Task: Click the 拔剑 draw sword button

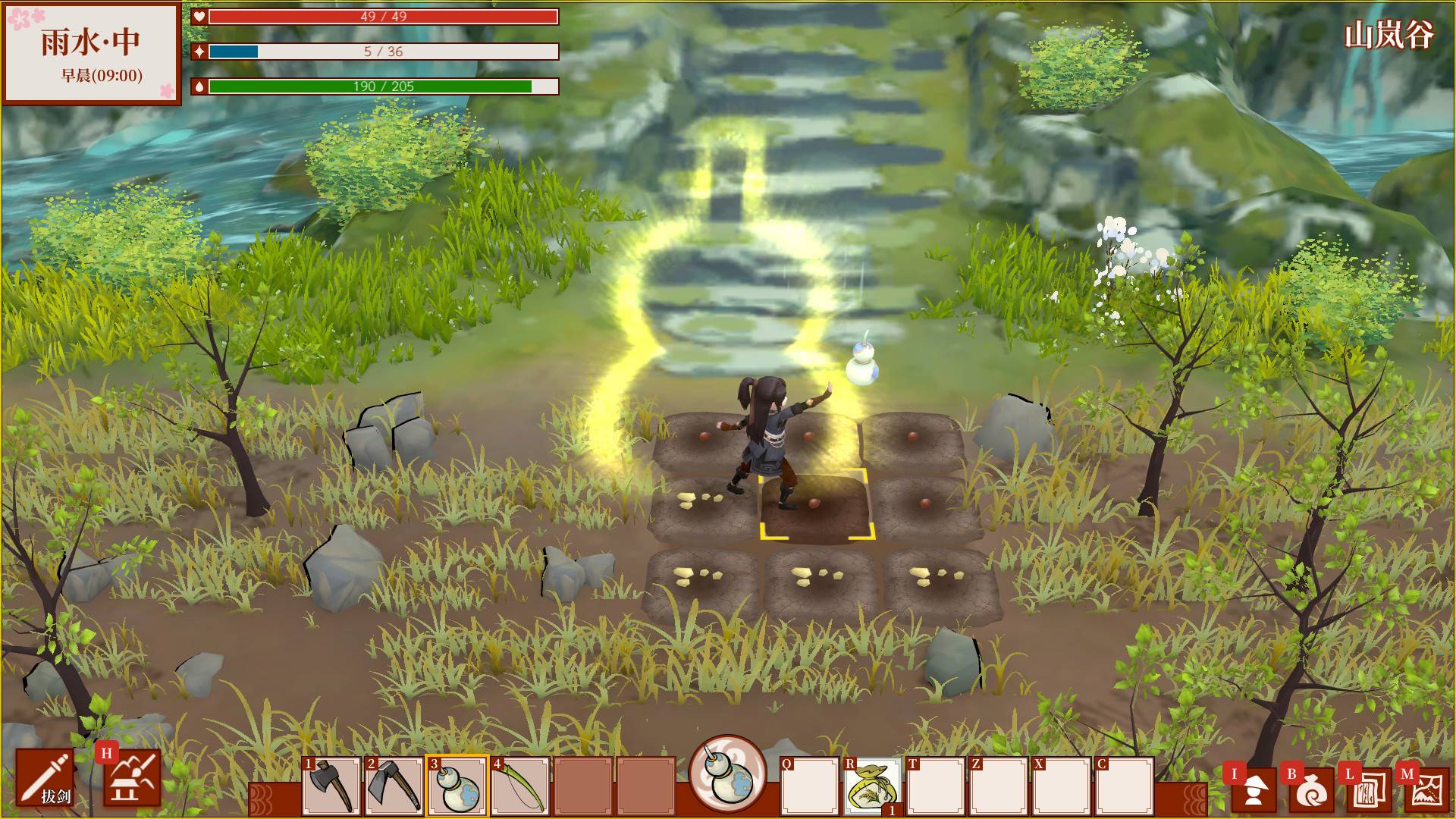Action: tap(45, 778)
